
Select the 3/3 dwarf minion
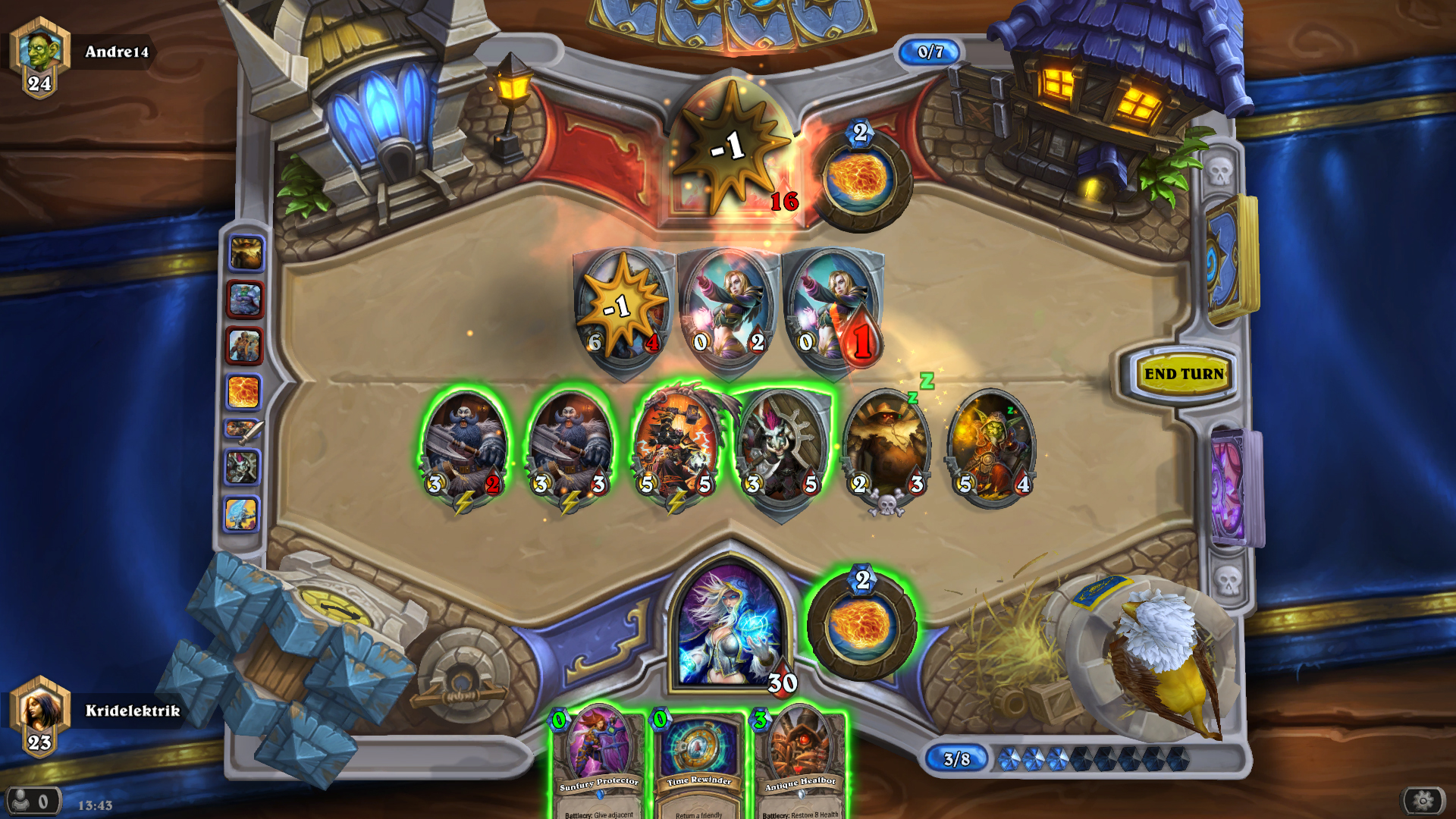pos(570,447)
